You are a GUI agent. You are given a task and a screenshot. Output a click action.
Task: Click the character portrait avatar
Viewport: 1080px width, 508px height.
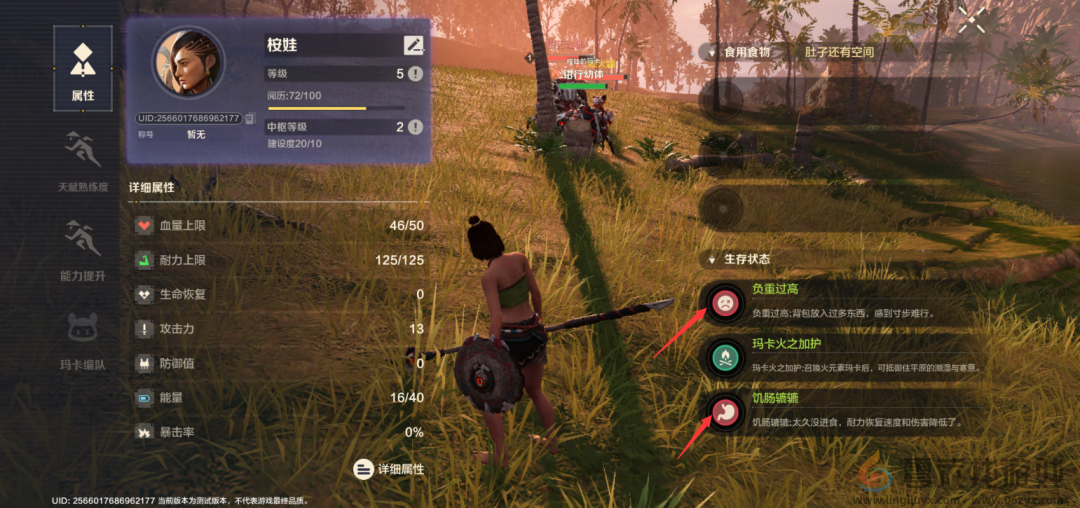pos(188,62)
